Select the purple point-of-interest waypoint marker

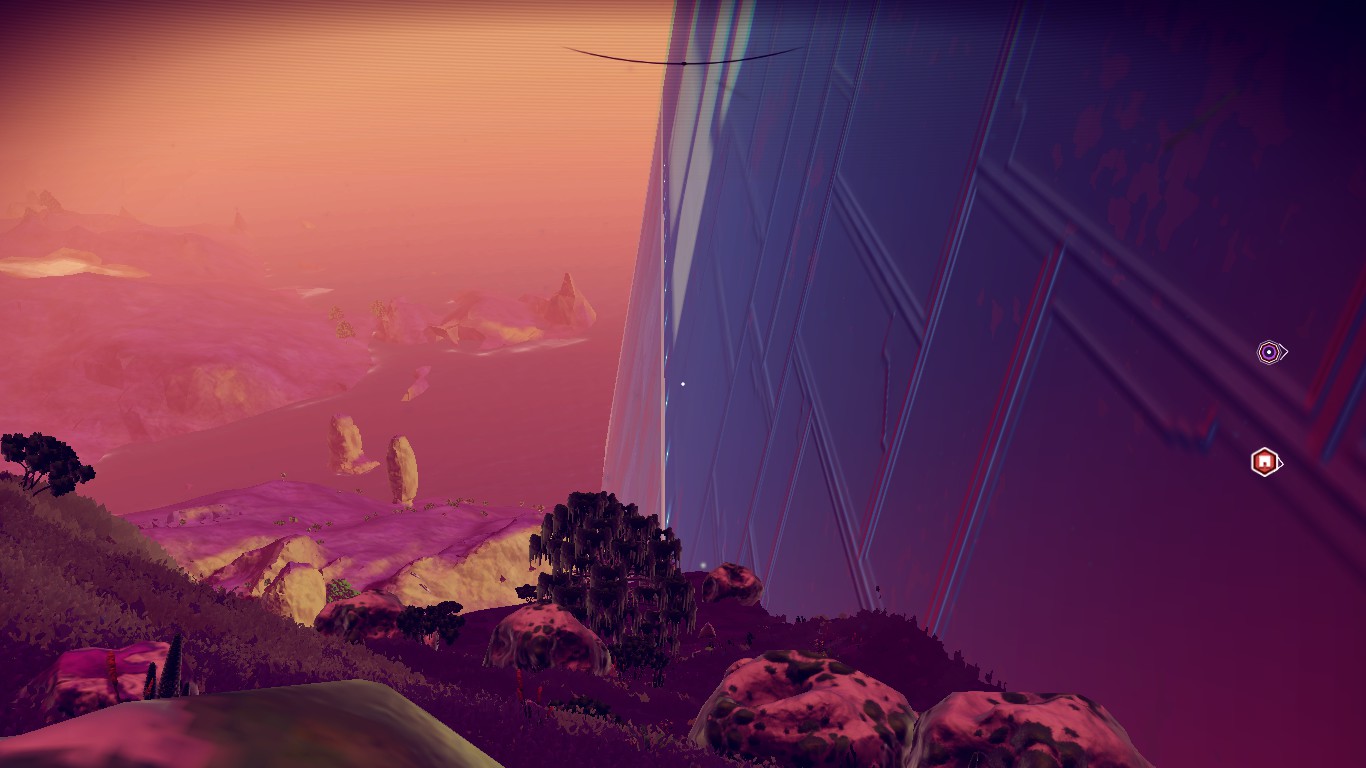point(1267,351)
